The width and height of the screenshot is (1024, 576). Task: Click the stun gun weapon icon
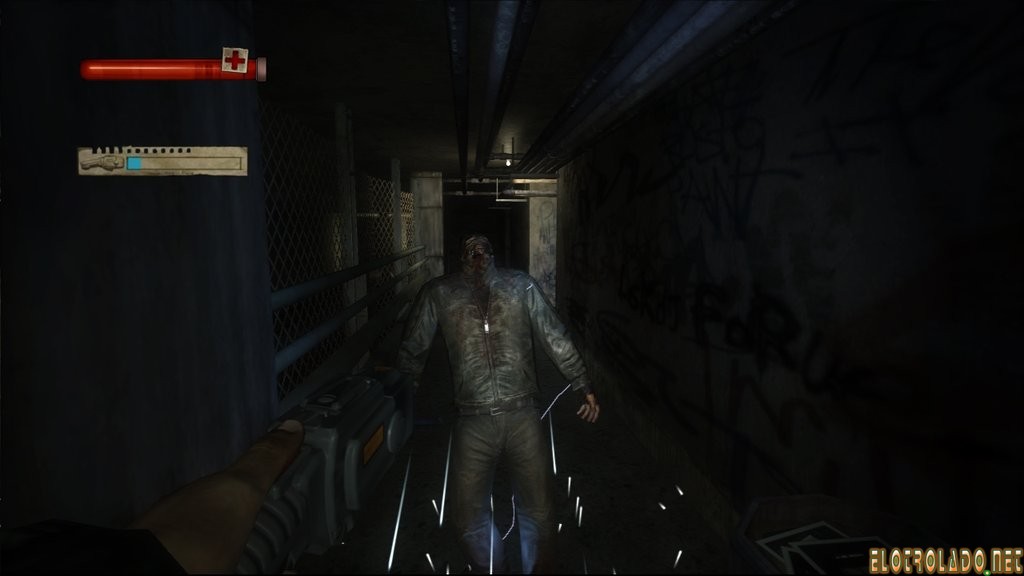click(x=103, y=160)
